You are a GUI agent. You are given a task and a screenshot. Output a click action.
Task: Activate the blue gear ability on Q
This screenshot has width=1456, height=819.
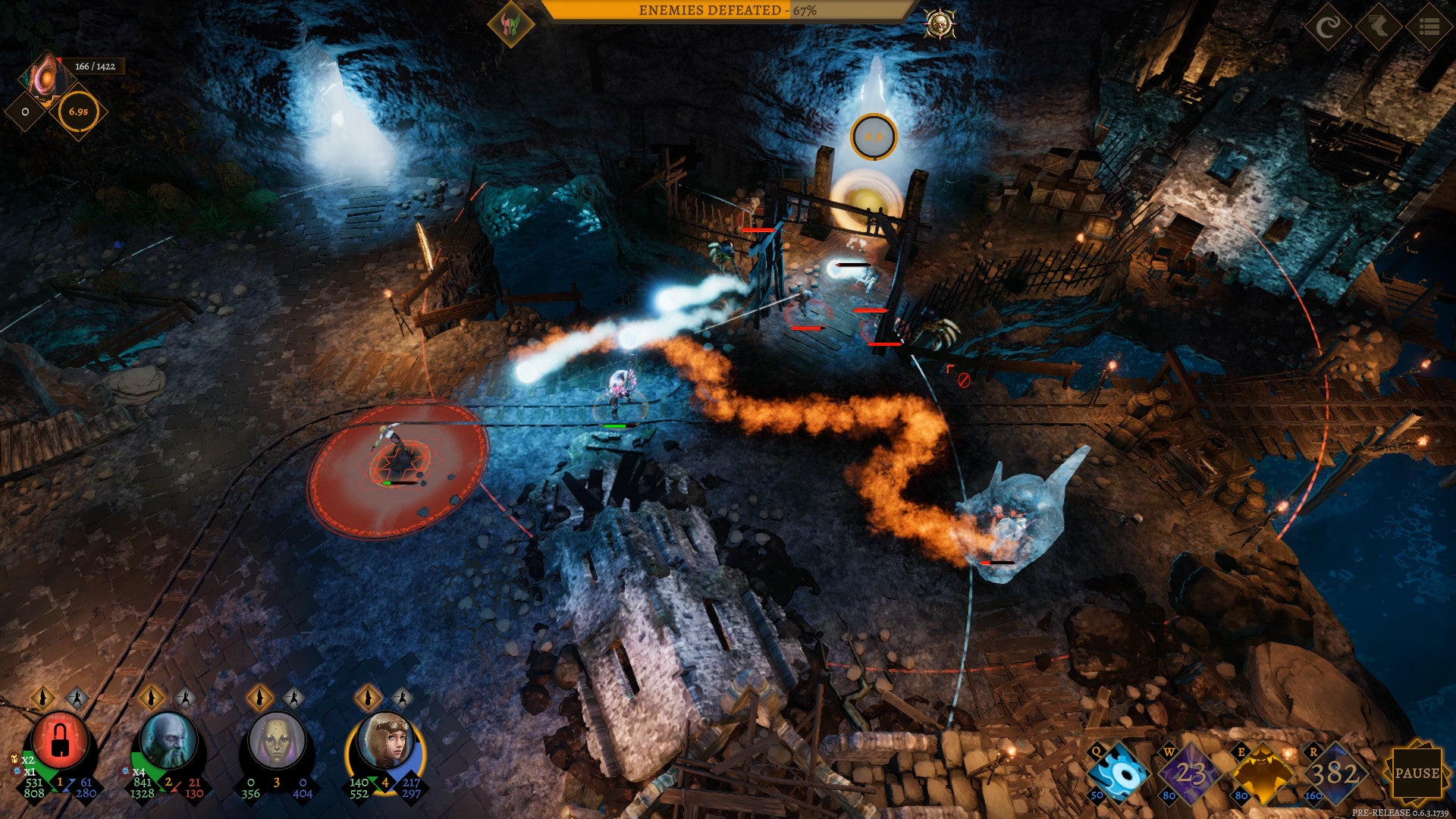click(x=1119, y=774)
